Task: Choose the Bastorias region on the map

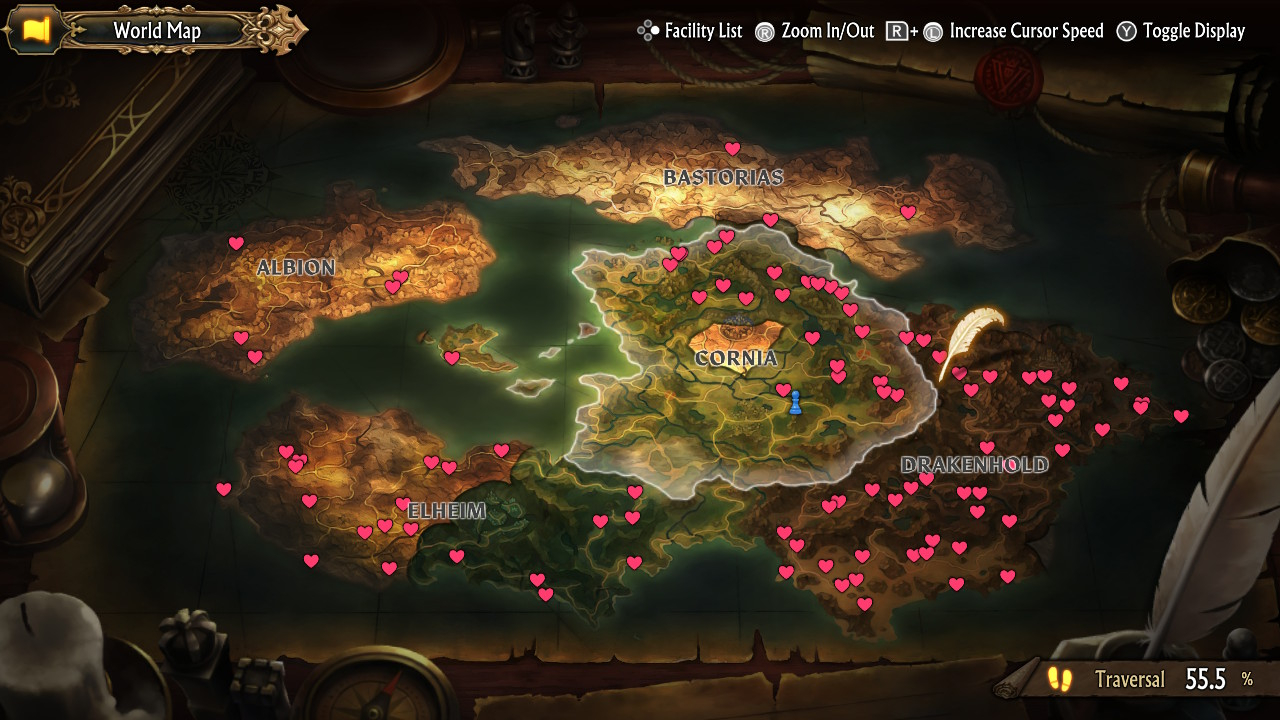Action: (x=723, y=178)
